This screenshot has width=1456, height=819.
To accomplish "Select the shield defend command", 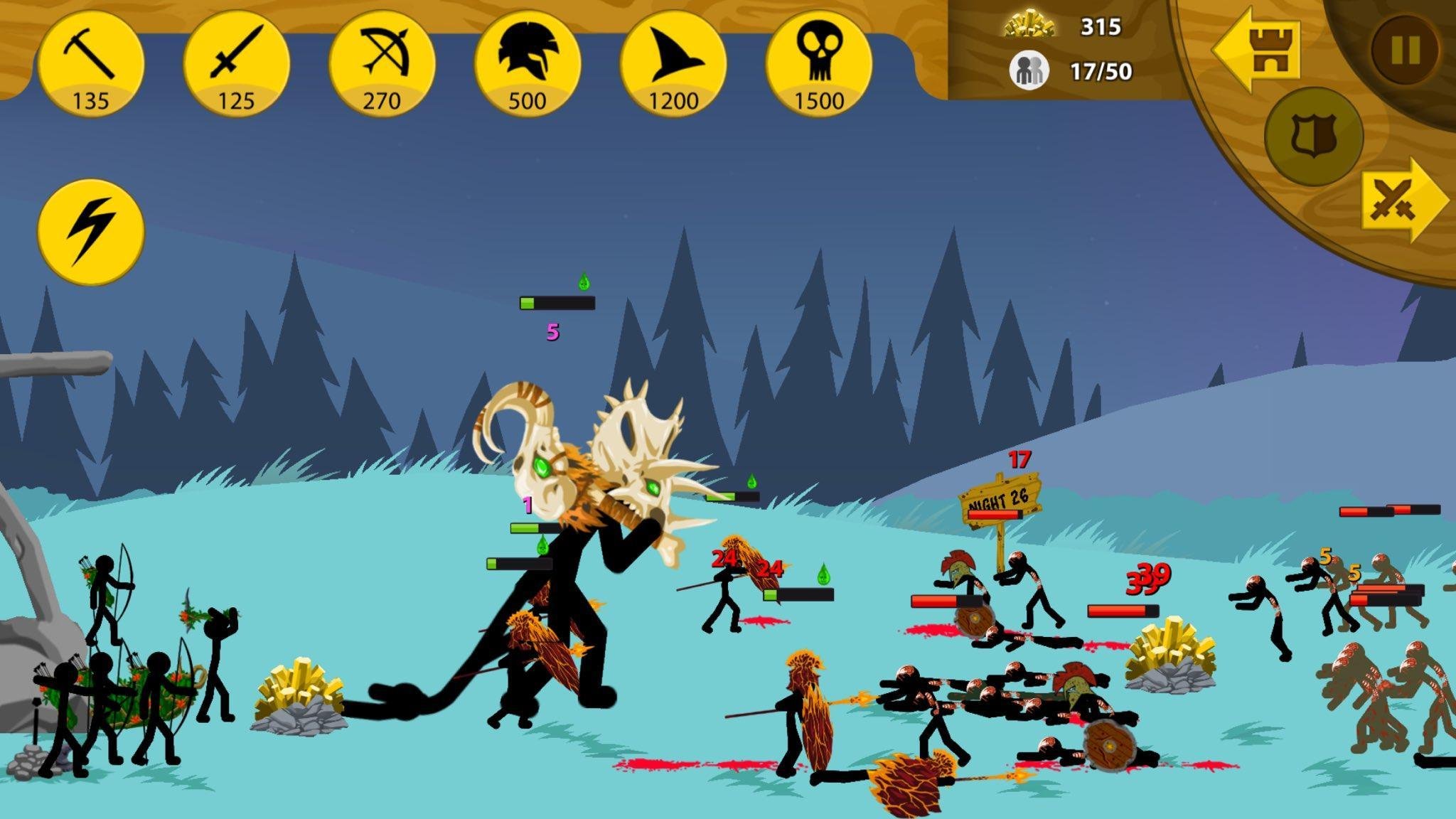I will coord(1312,136).
